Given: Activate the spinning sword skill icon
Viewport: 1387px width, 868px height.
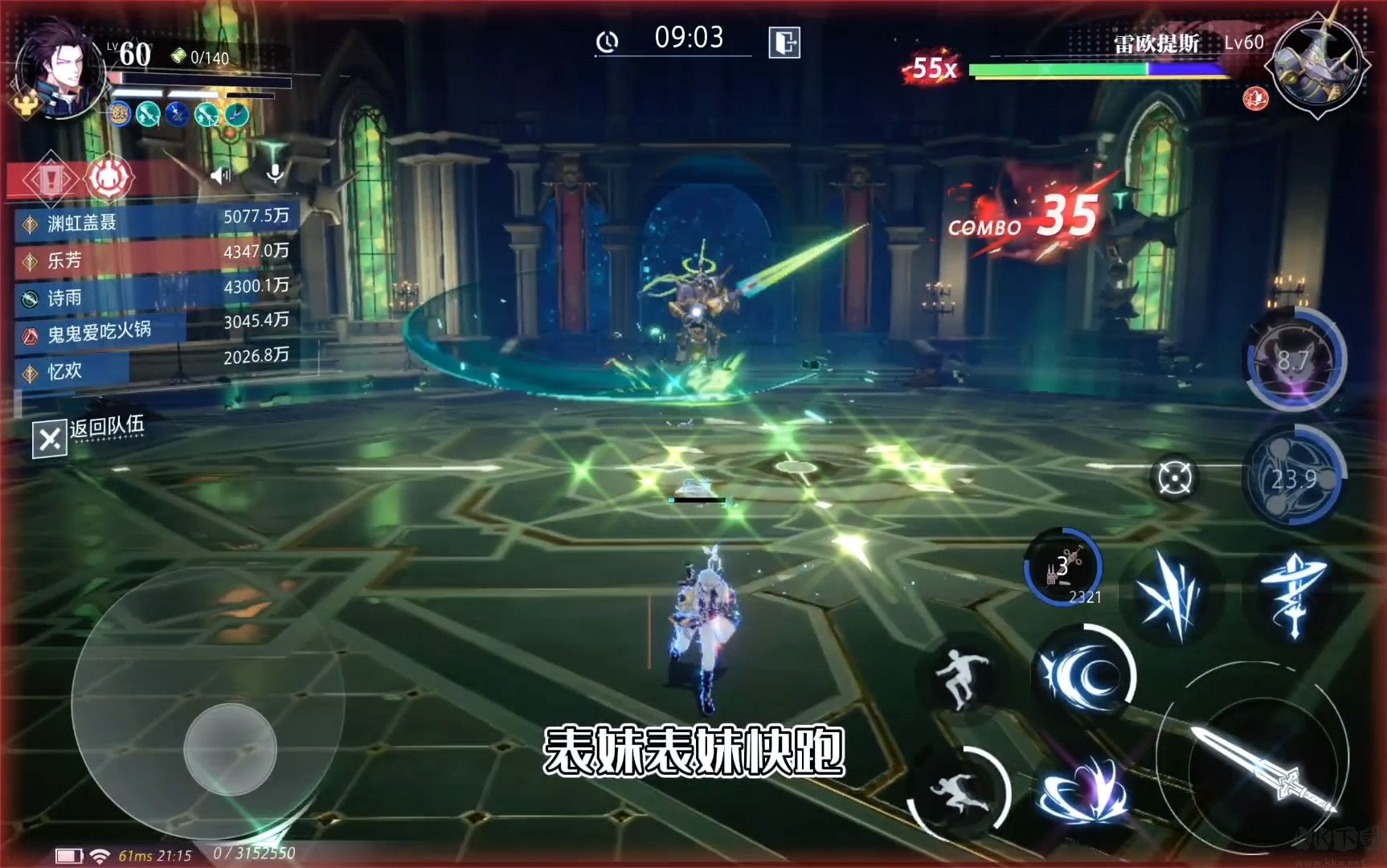Looking at the screenshot, I should coord(1294,595).
